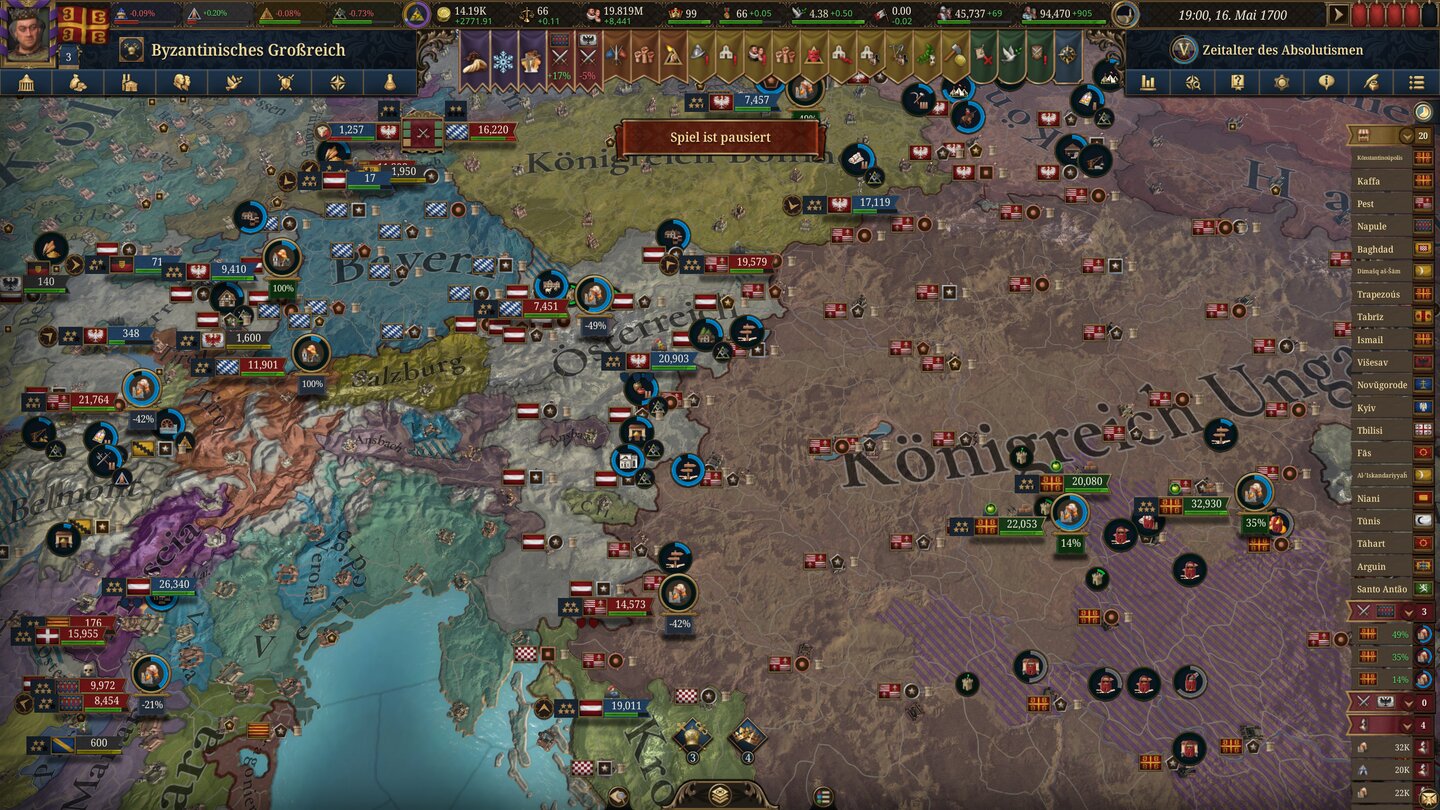
Task: Unpause the game with the play arrow
Action: click(x=1338, y=14)
